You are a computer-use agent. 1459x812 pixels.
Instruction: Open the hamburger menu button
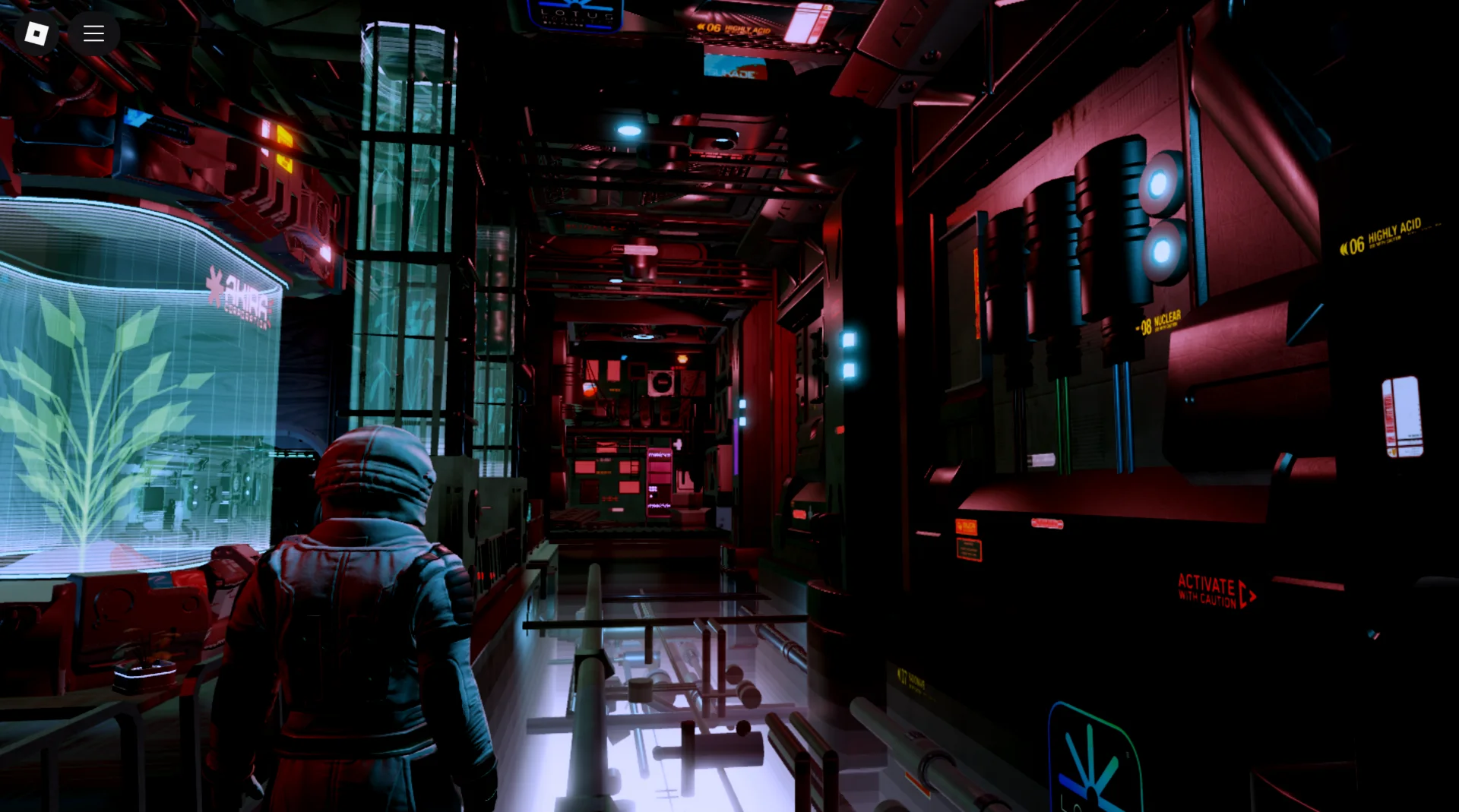pyautogui.click(x=93, y=33)
